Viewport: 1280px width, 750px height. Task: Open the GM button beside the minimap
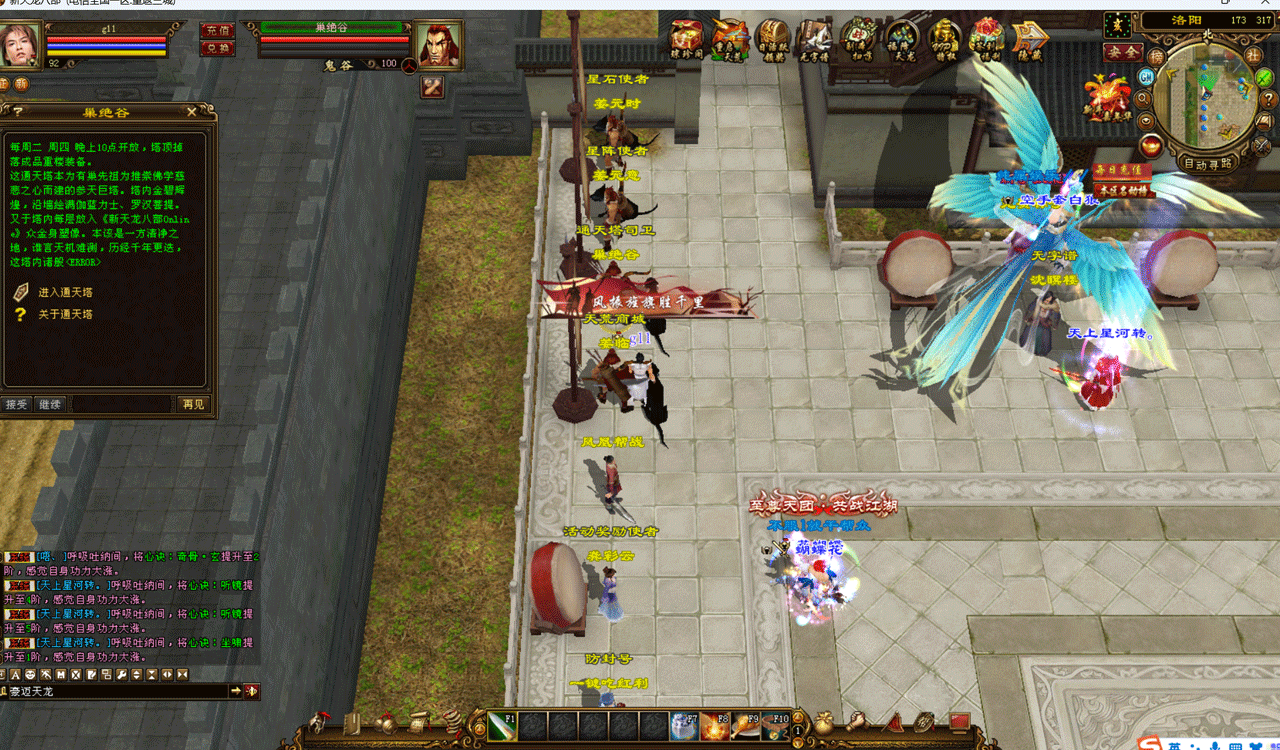pyautogui.click(x=1147, y=76)
